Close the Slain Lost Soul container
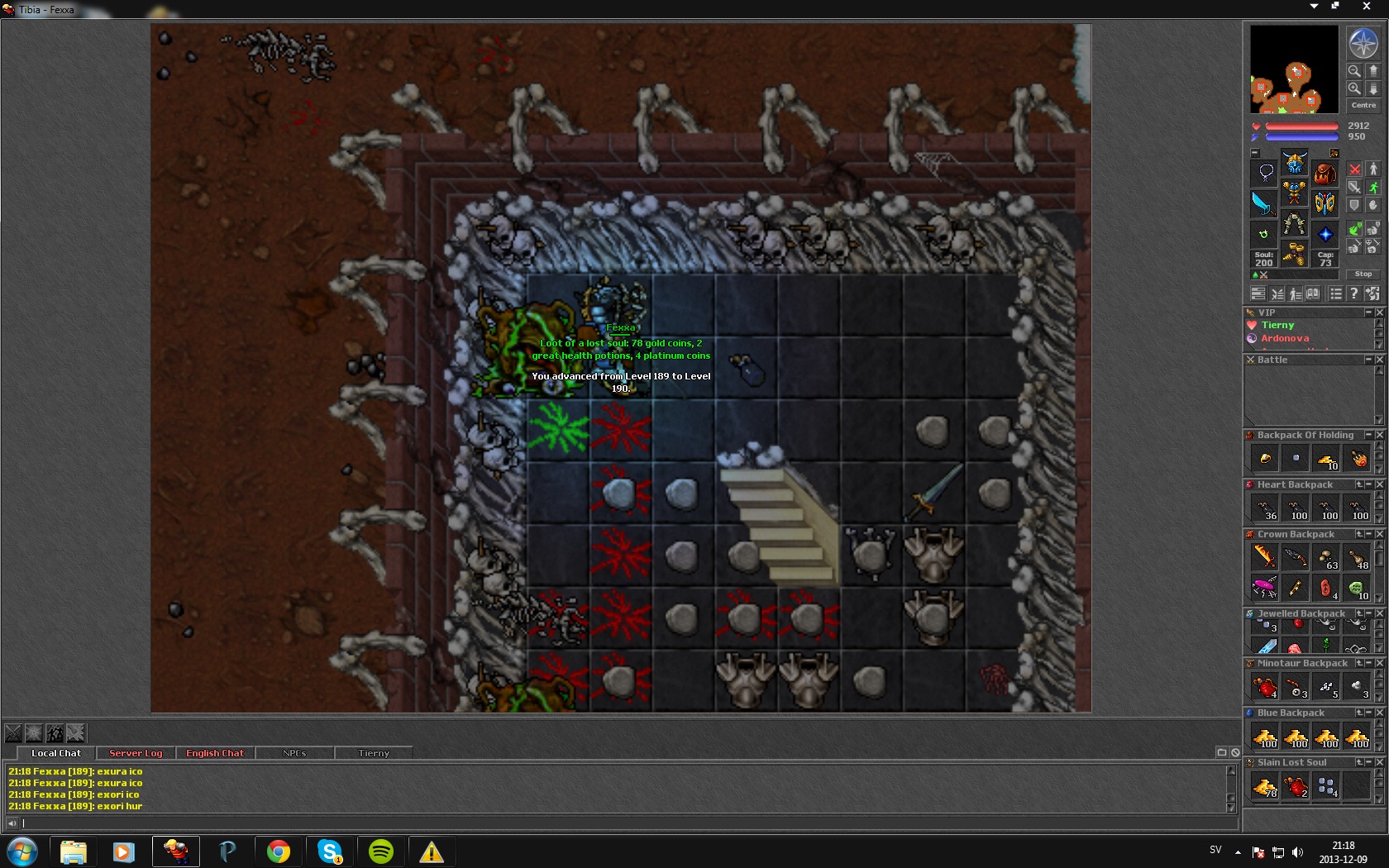The width and height of the screenshot is (1389, 868). coord(1379,762)
